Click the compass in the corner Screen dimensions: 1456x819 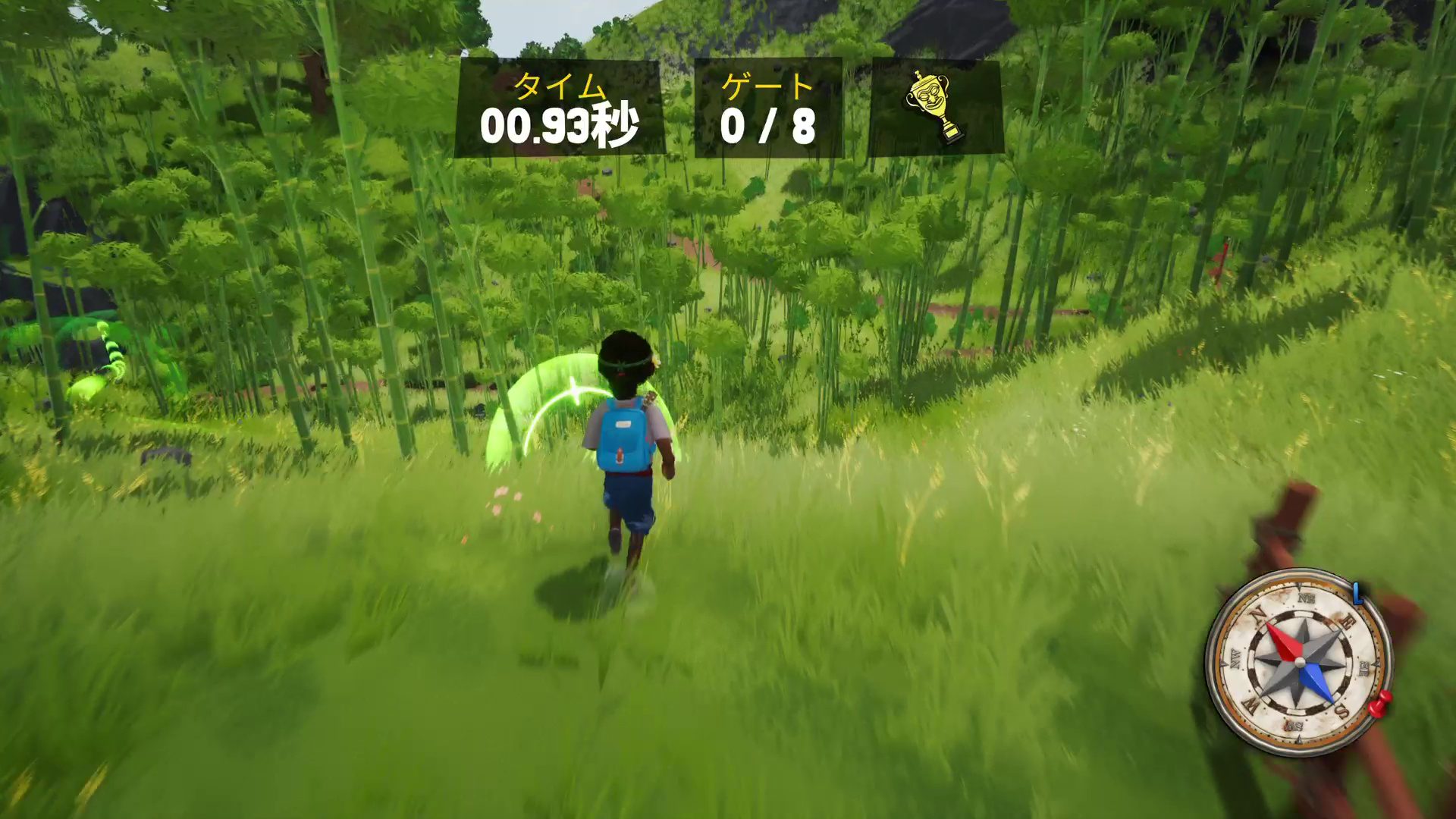[x=1299, y=661]
